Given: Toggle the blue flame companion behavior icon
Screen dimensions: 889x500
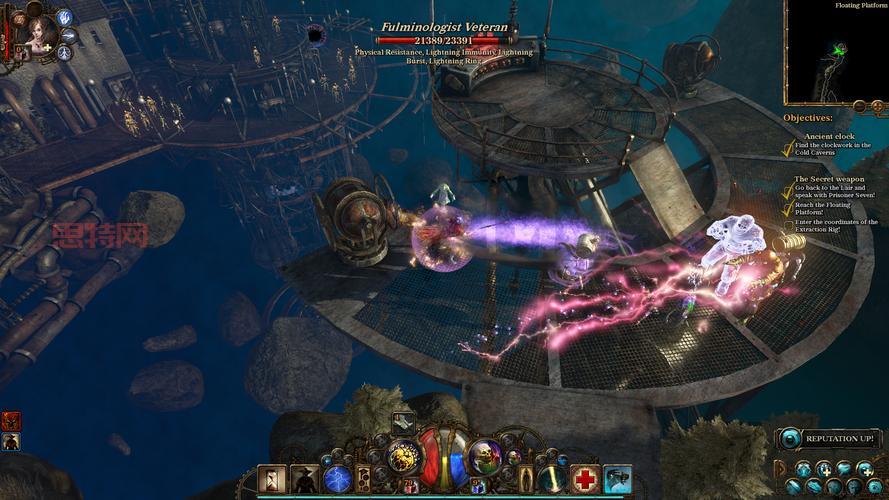Looking at the screenshot, I should pos(65,17).
